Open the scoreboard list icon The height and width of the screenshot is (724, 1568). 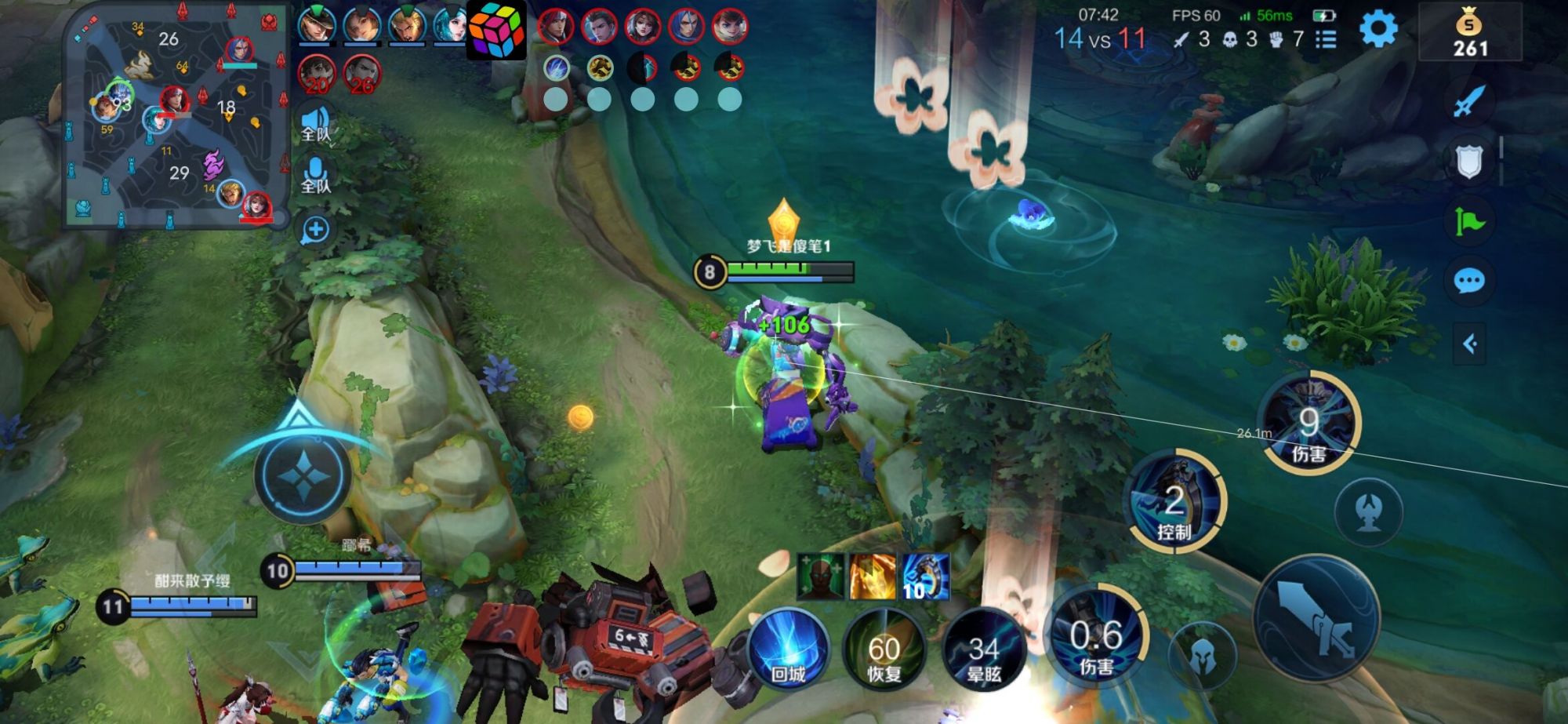pyautogui.click(x=1326, y=39)
